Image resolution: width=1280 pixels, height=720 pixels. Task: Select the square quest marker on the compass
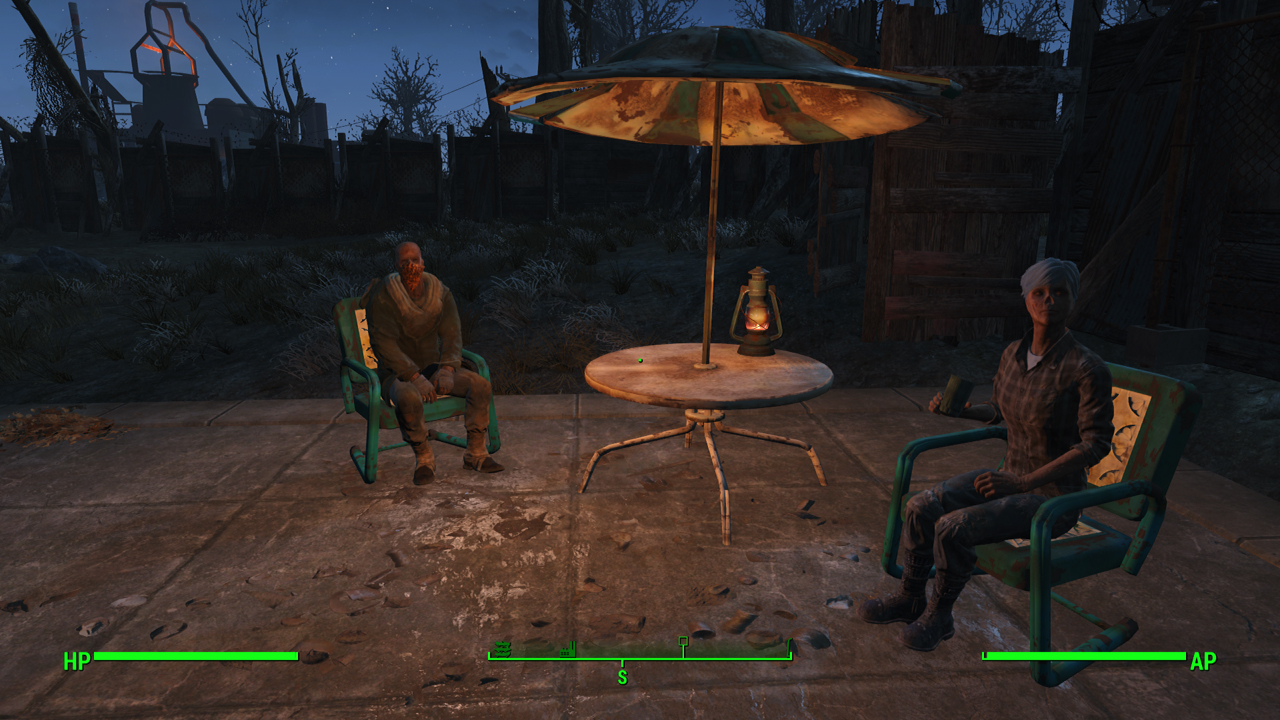coord(683,641)
